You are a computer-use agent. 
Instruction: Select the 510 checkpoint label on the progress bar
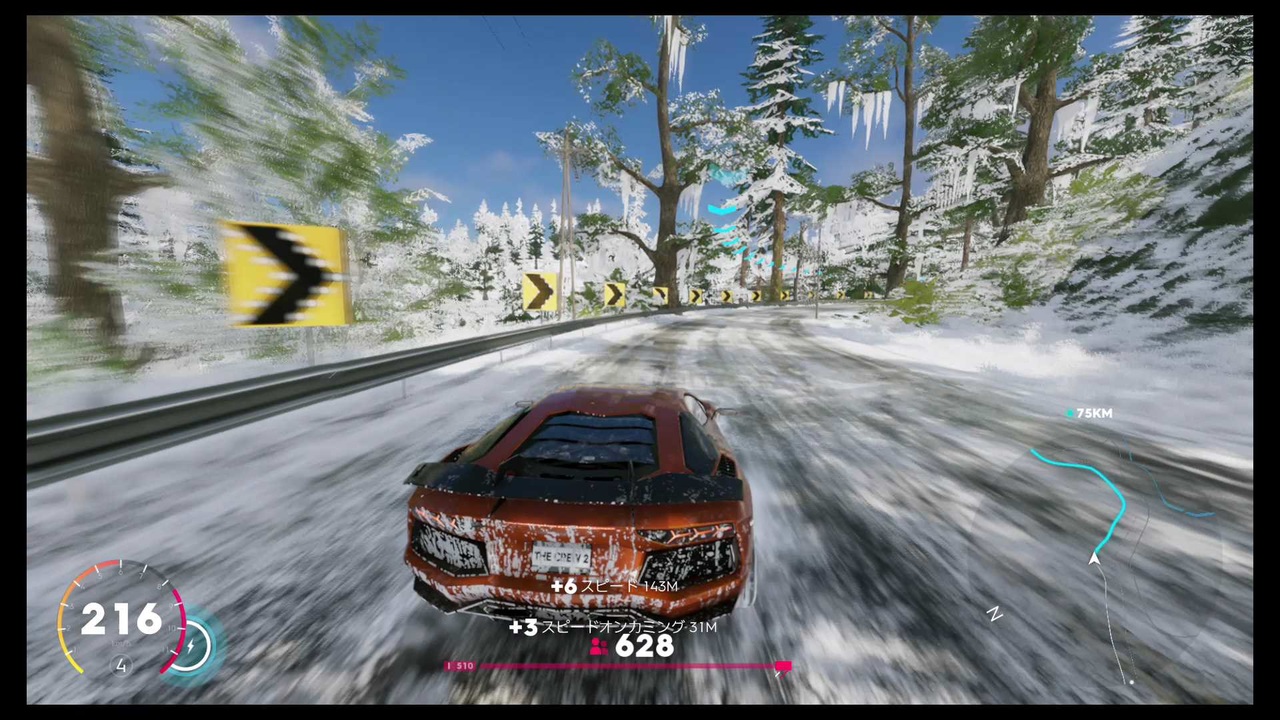[x=461, y=665]
